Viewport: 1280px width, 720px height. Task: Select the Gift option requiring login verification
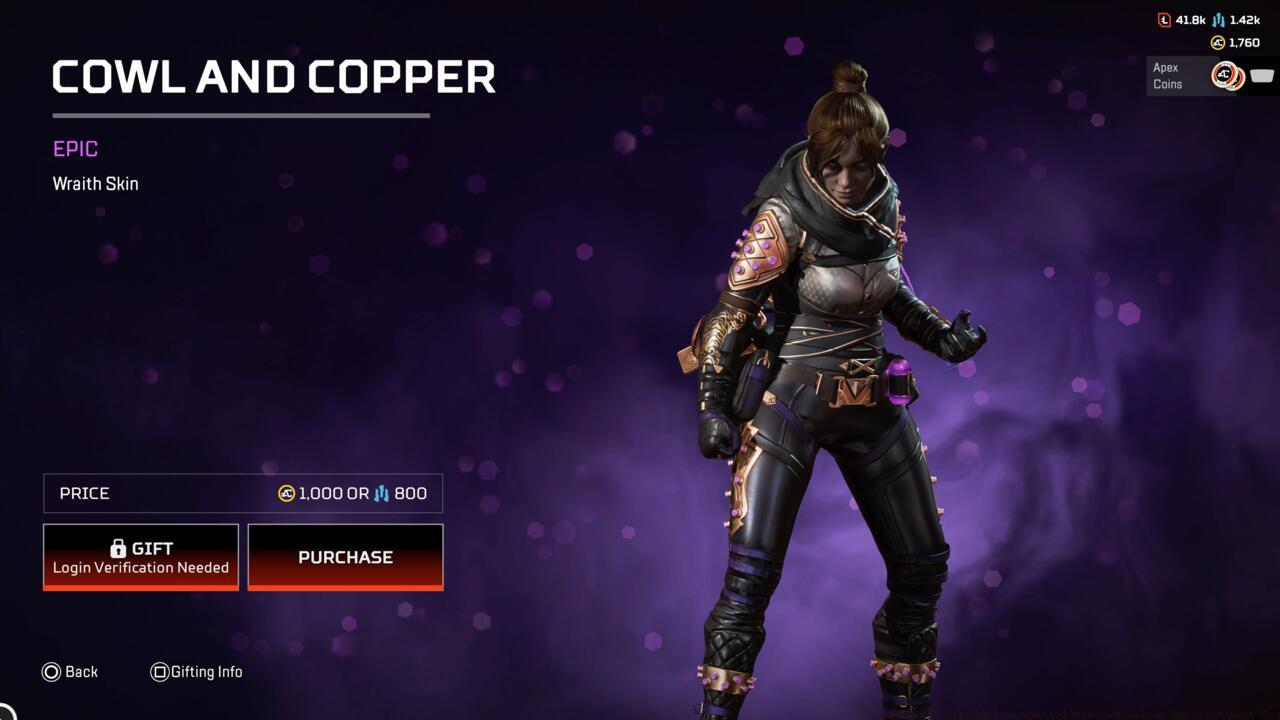pos(140,556)
